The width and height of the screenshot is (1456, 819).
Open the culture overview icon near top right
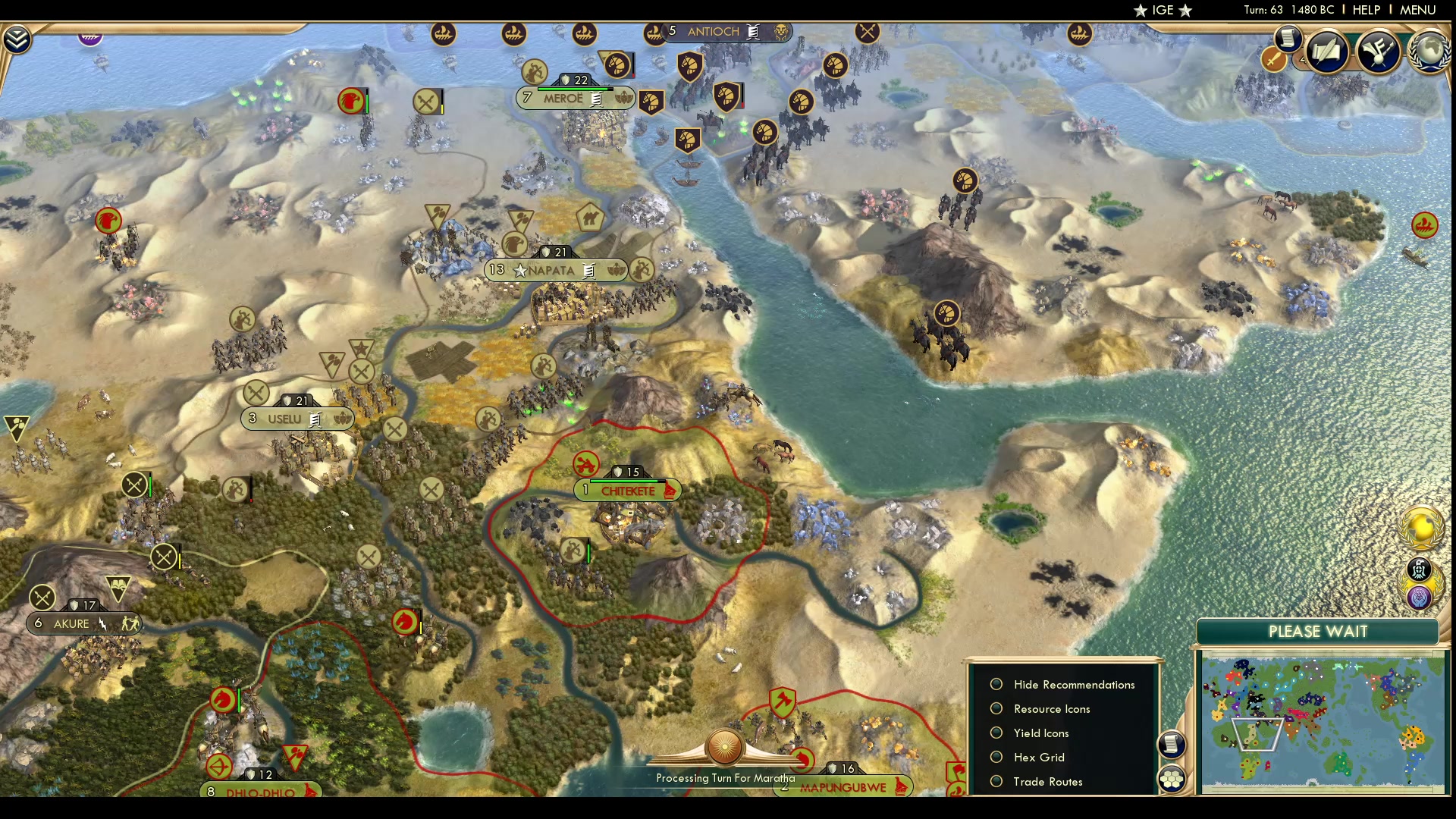(1379, 52)
